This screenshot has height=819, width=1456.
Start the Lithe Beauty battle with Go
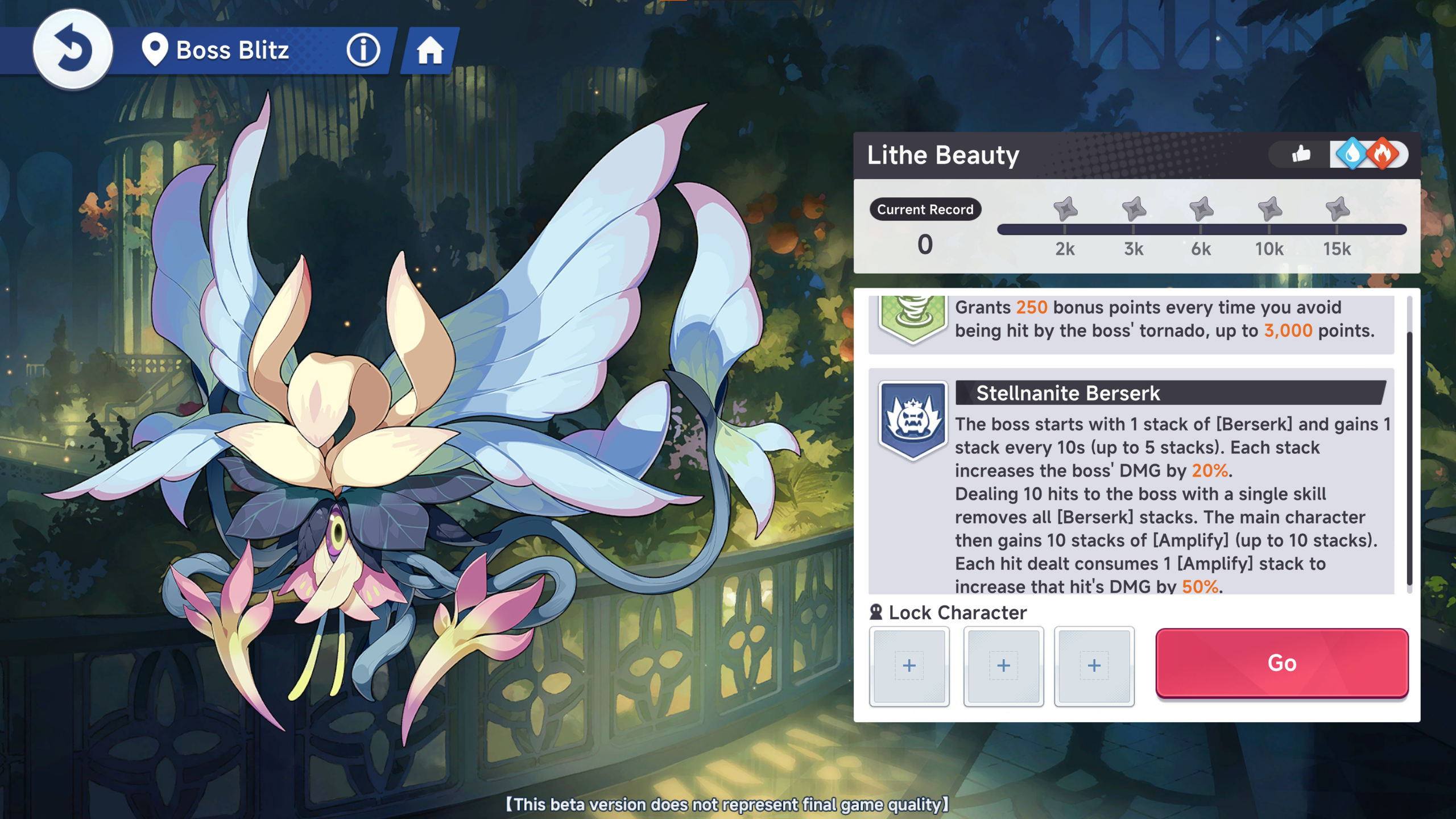[1281, 663]
